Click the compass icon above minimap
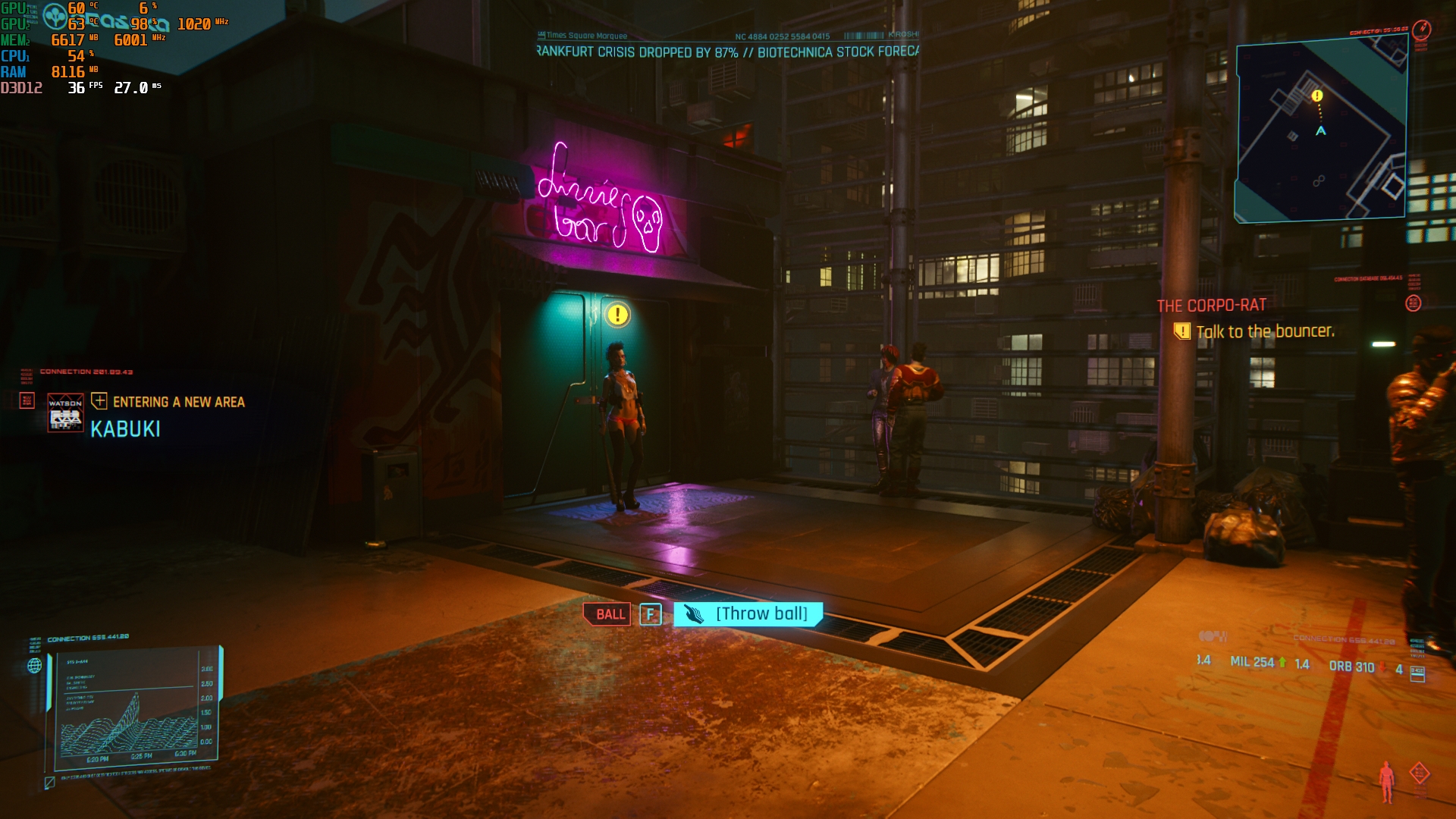Image resolution: width=1456 pixels, height=819 pixels. (1422, 30)
